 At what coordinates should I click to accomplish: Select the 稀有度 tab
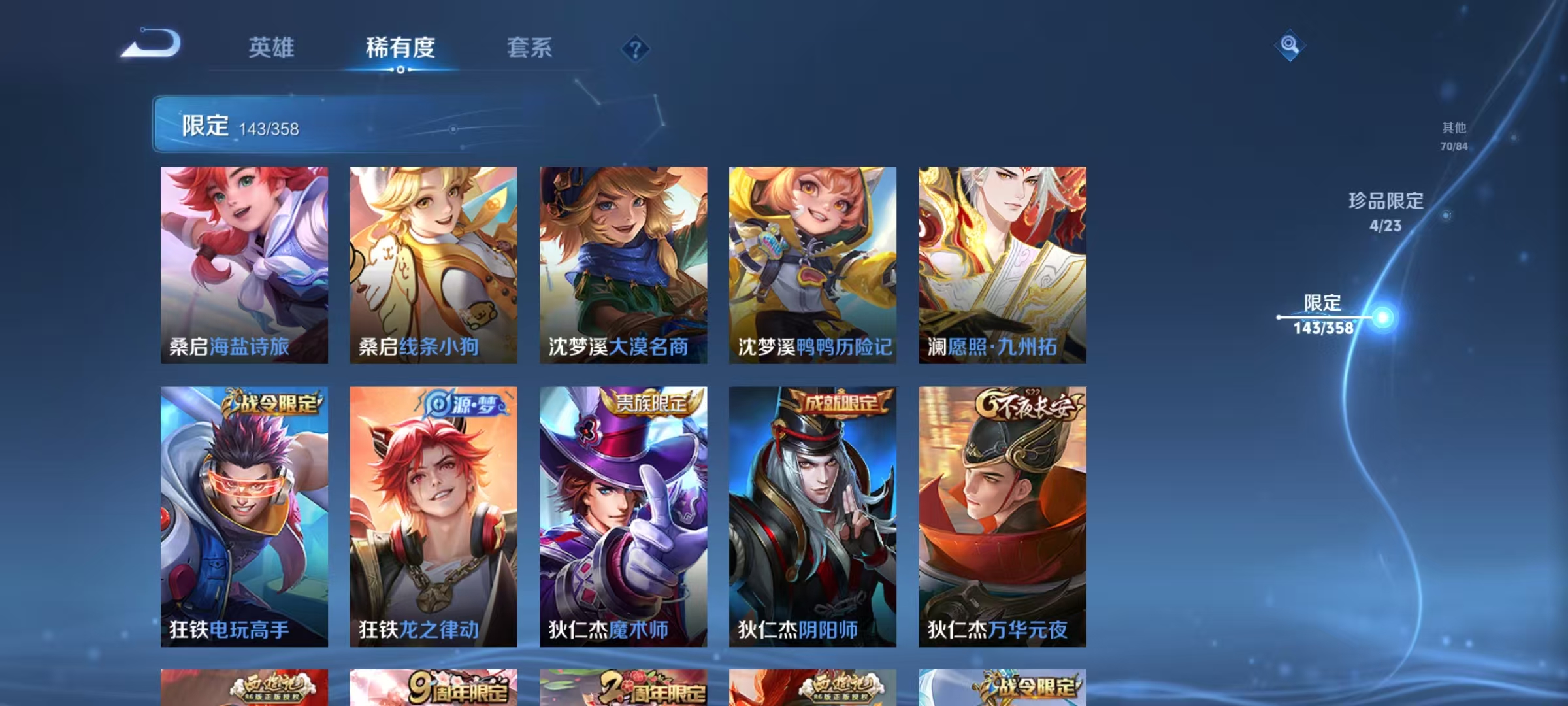tap(400, 48)
